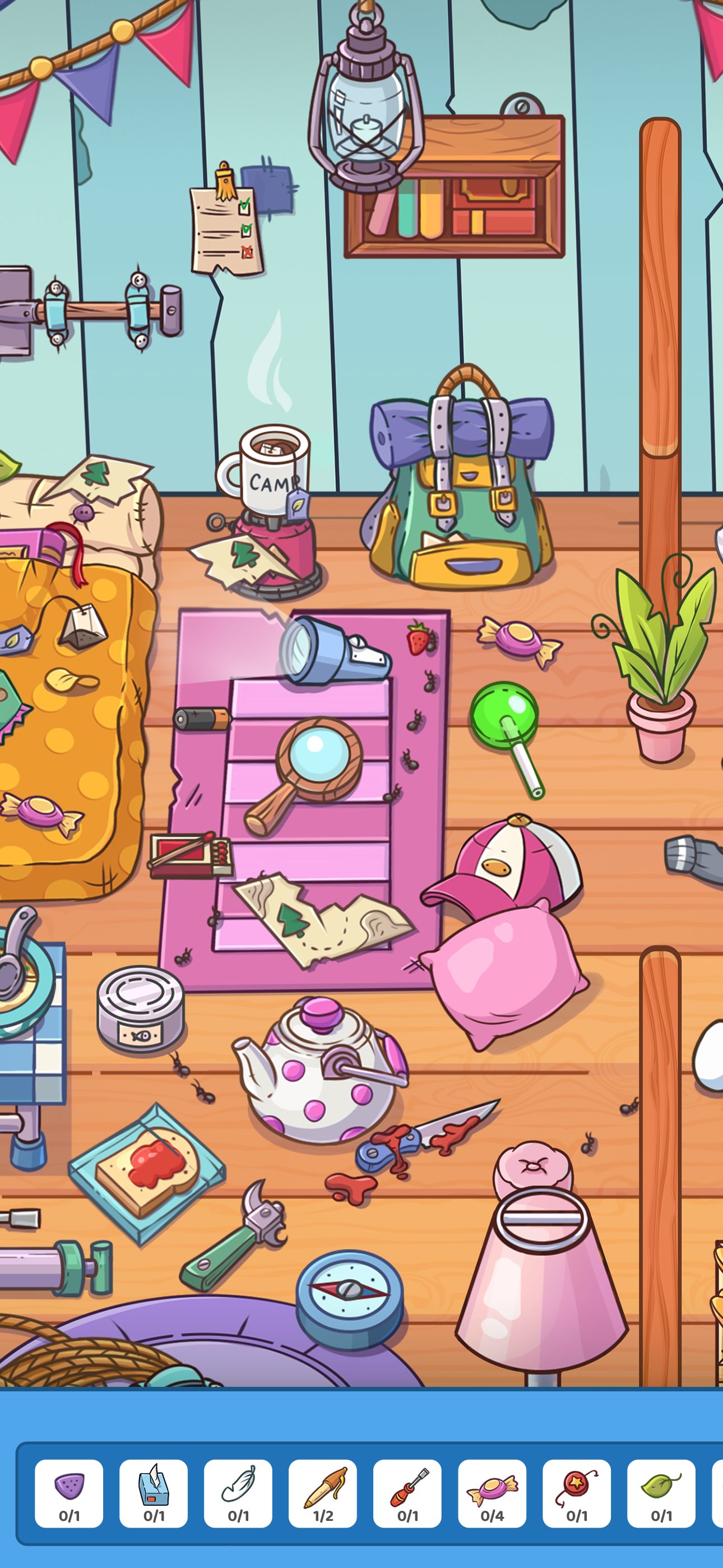The image size is (723, 1568).
Task: Select the screwdriver icon in the tray
Action: [409, 1474]
